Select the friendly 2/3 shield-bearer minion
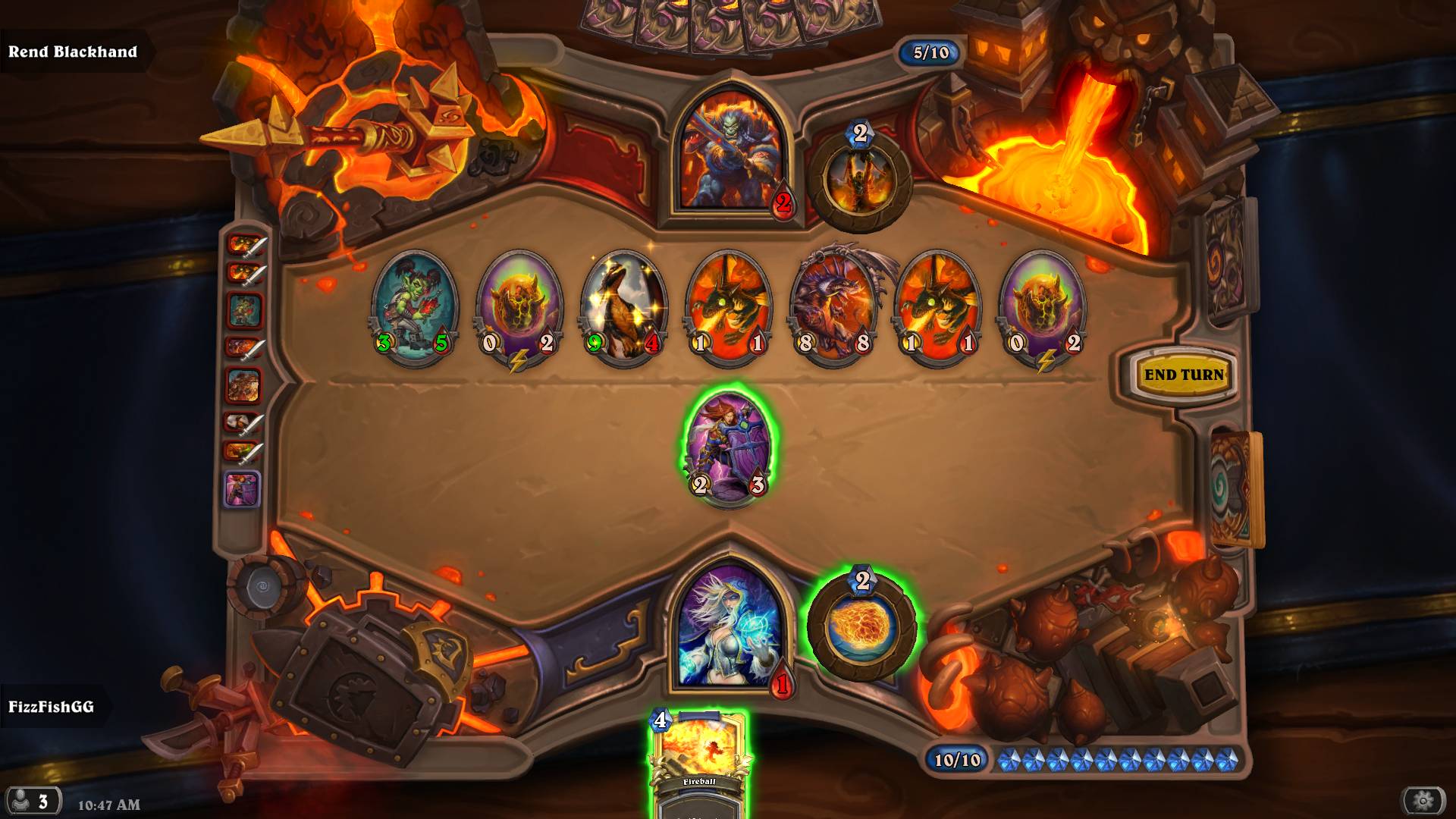Viewport: 1456px width, 819px height. coord(727,445)
